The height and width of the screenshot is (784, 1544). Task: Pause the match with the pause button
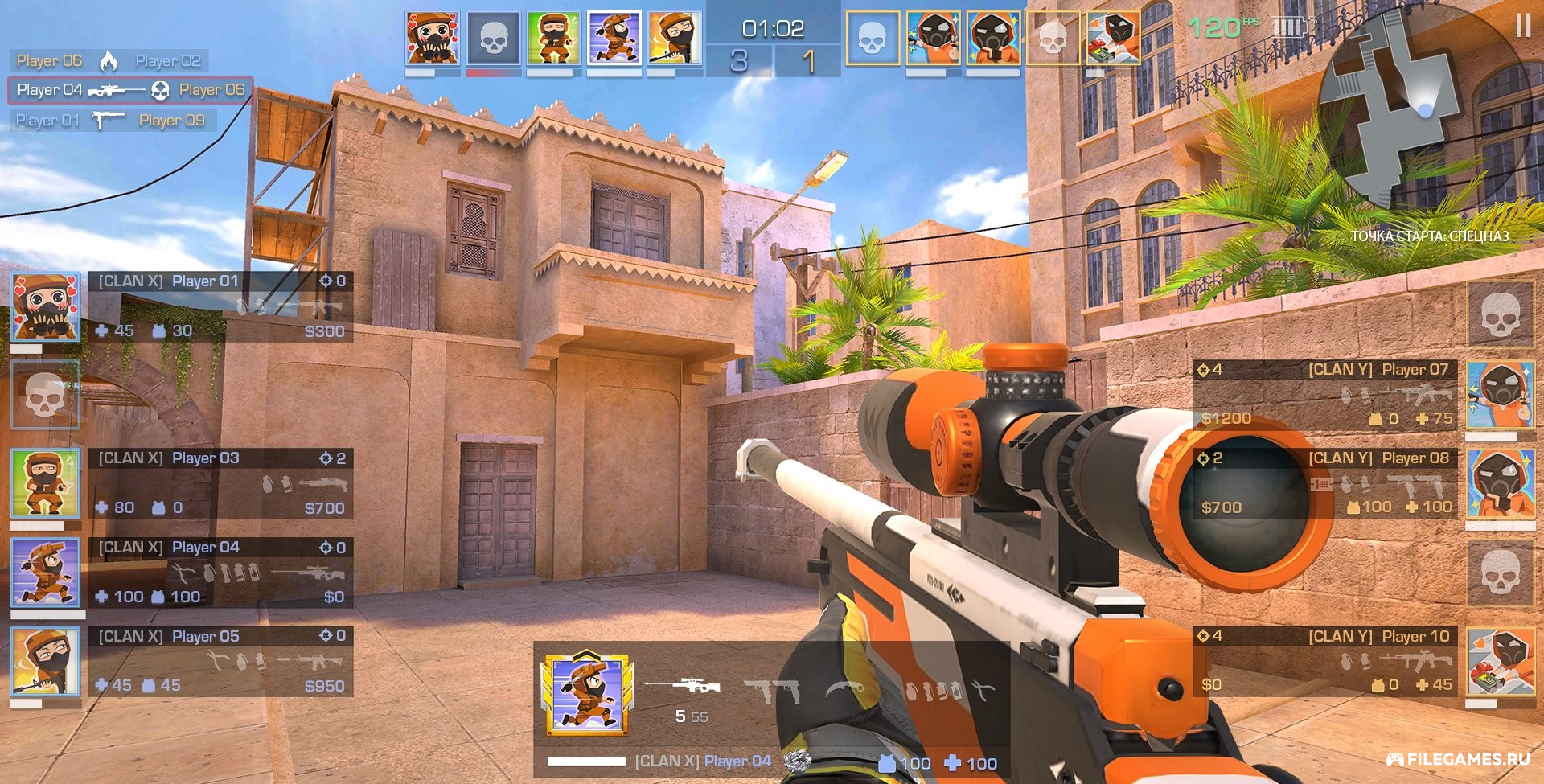1522,27
